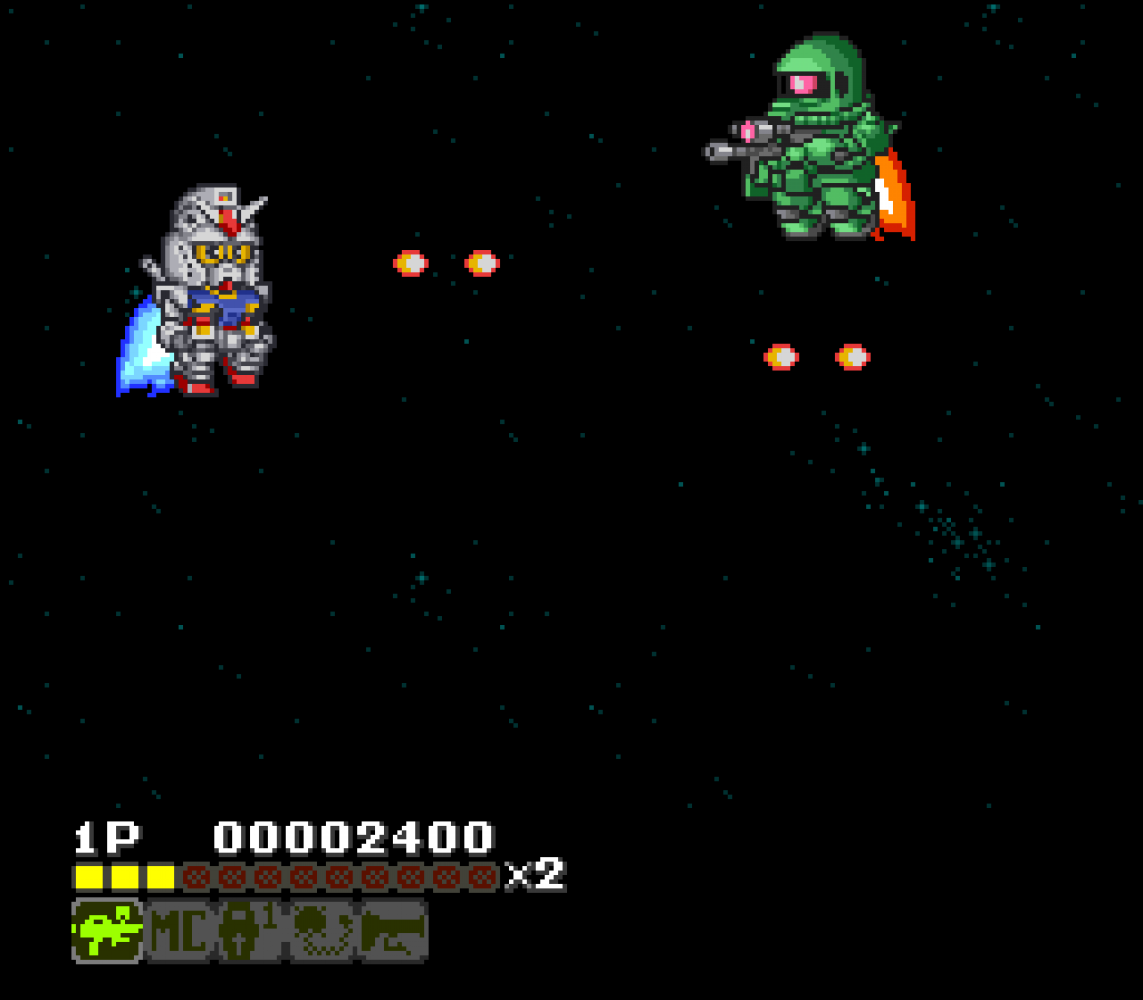Image resolution: width=1143 pixels, height=1000 pixels.
Task: Activate the shield icon marked with 1
Action: (x=250, y=931)
